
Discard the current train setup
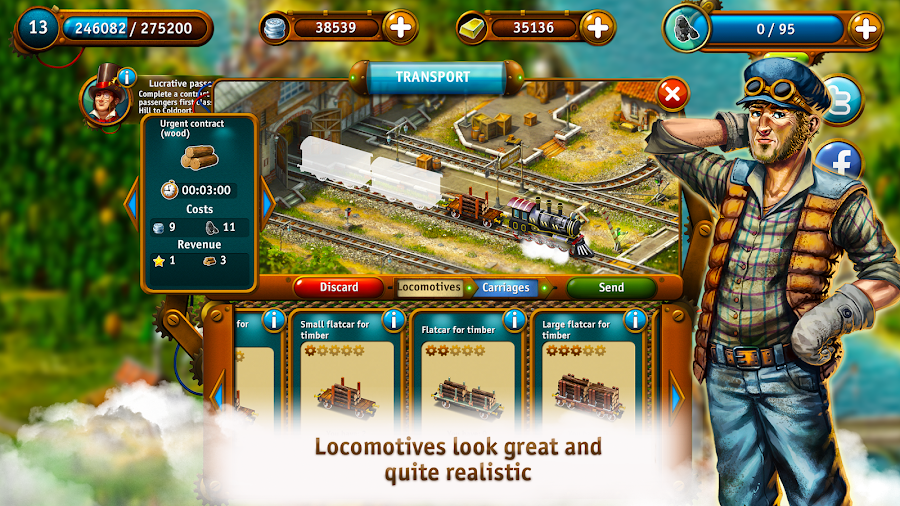pos(338,287)
